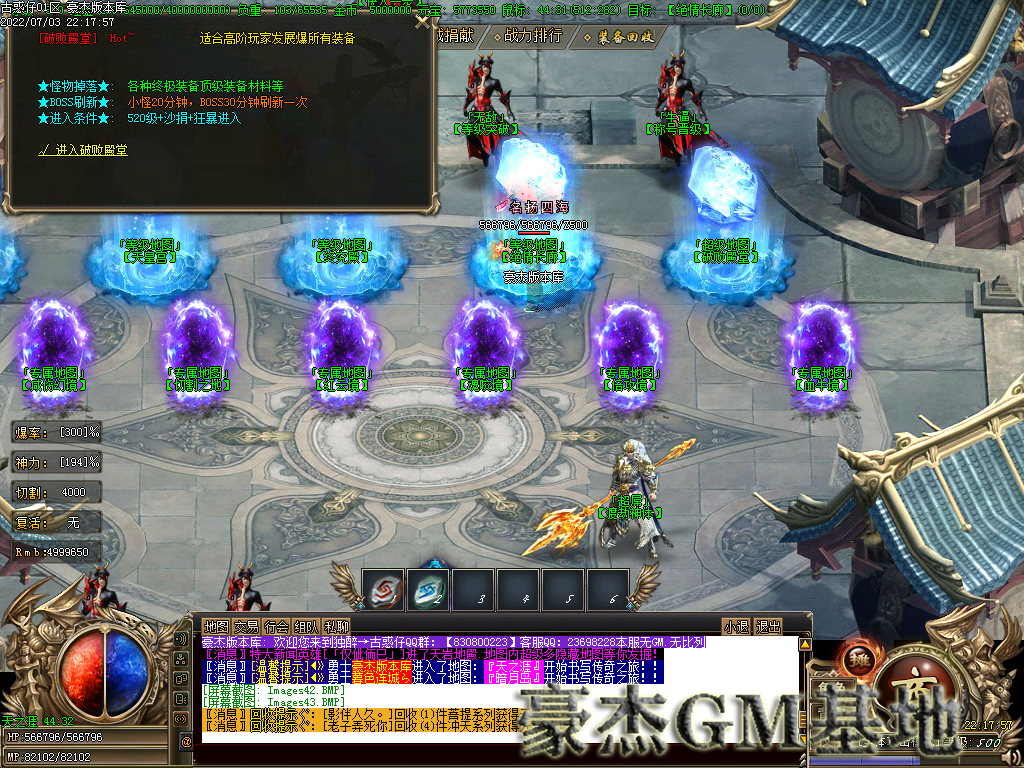
Task: Click the 退出 exit button
Action: tap(768, 627)
